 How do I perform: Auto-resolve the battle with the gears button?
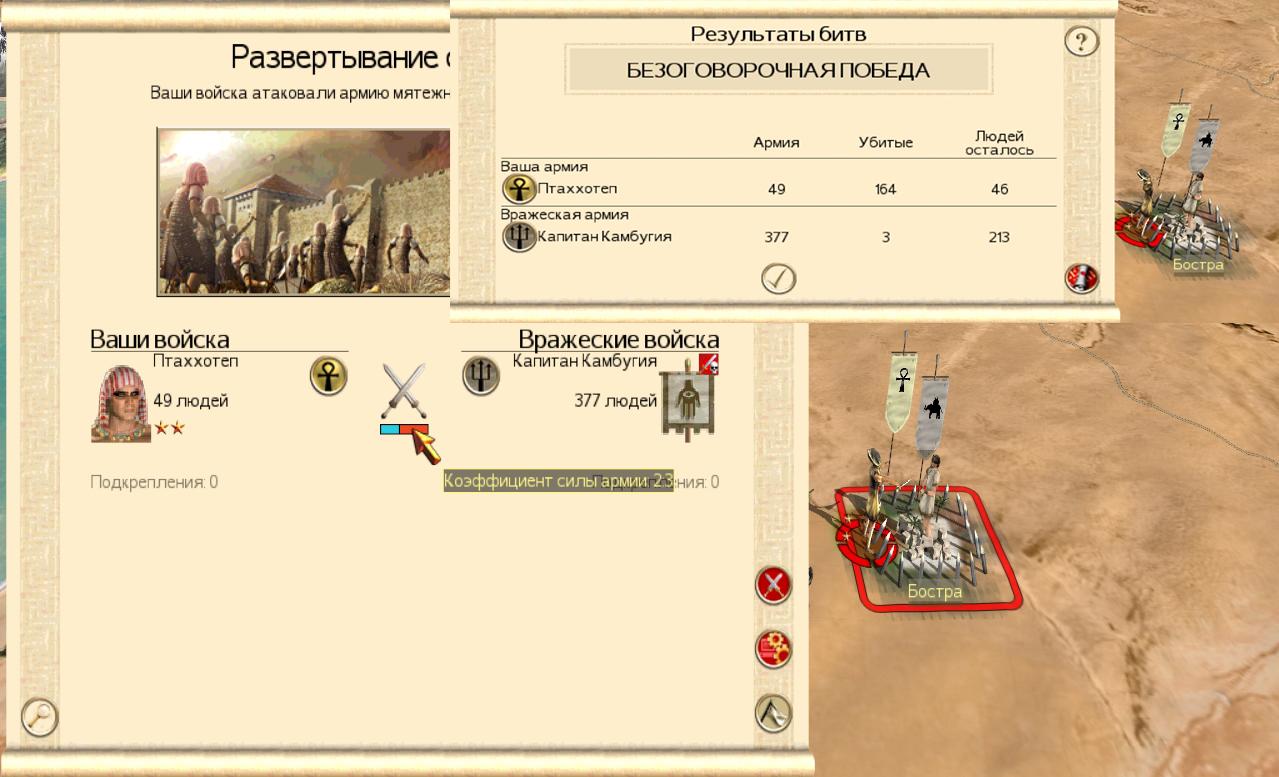(773, 649)
